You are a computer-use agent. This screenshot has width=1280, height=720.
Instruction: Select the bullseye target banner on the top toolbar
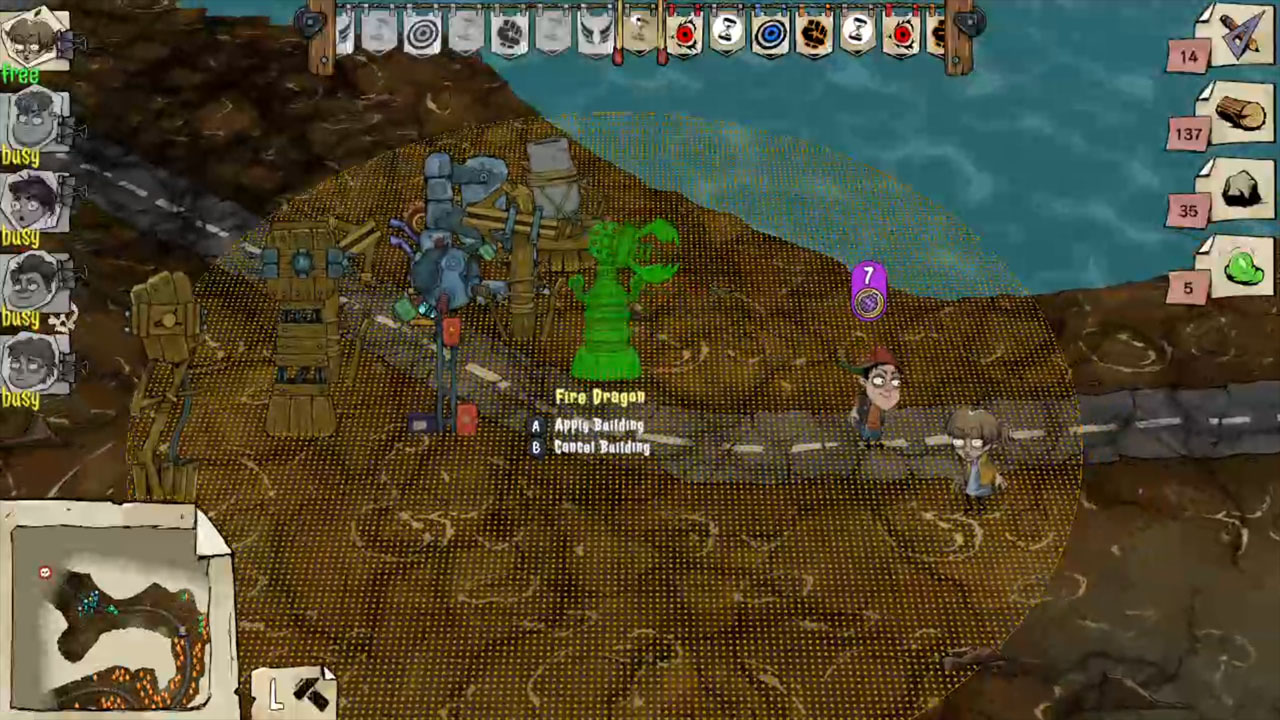pos(420,32)
